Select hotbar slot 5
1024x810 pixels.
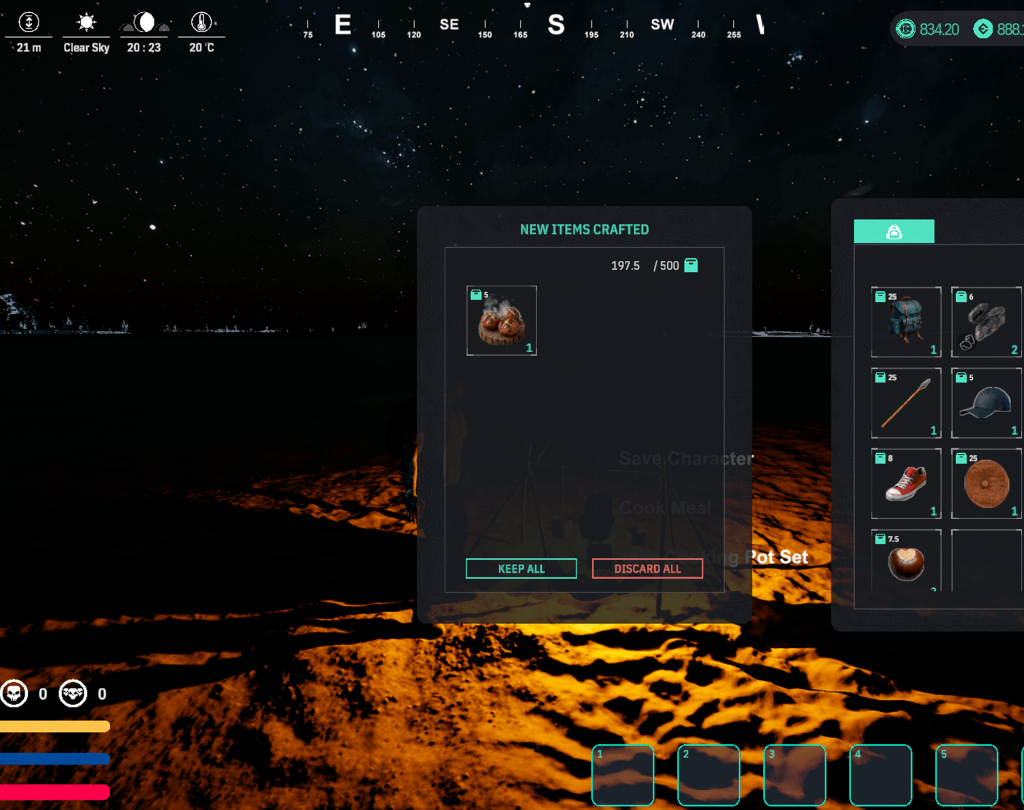click(967, 775)
